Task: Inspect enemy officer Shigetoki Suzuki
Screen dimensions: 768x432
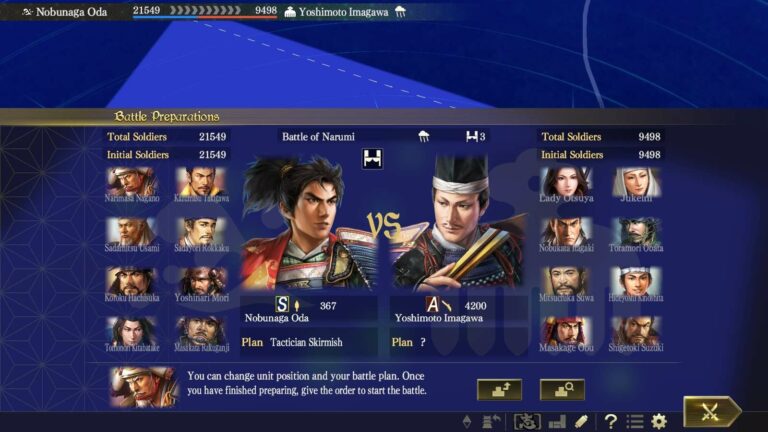Action: coord(636,332)
